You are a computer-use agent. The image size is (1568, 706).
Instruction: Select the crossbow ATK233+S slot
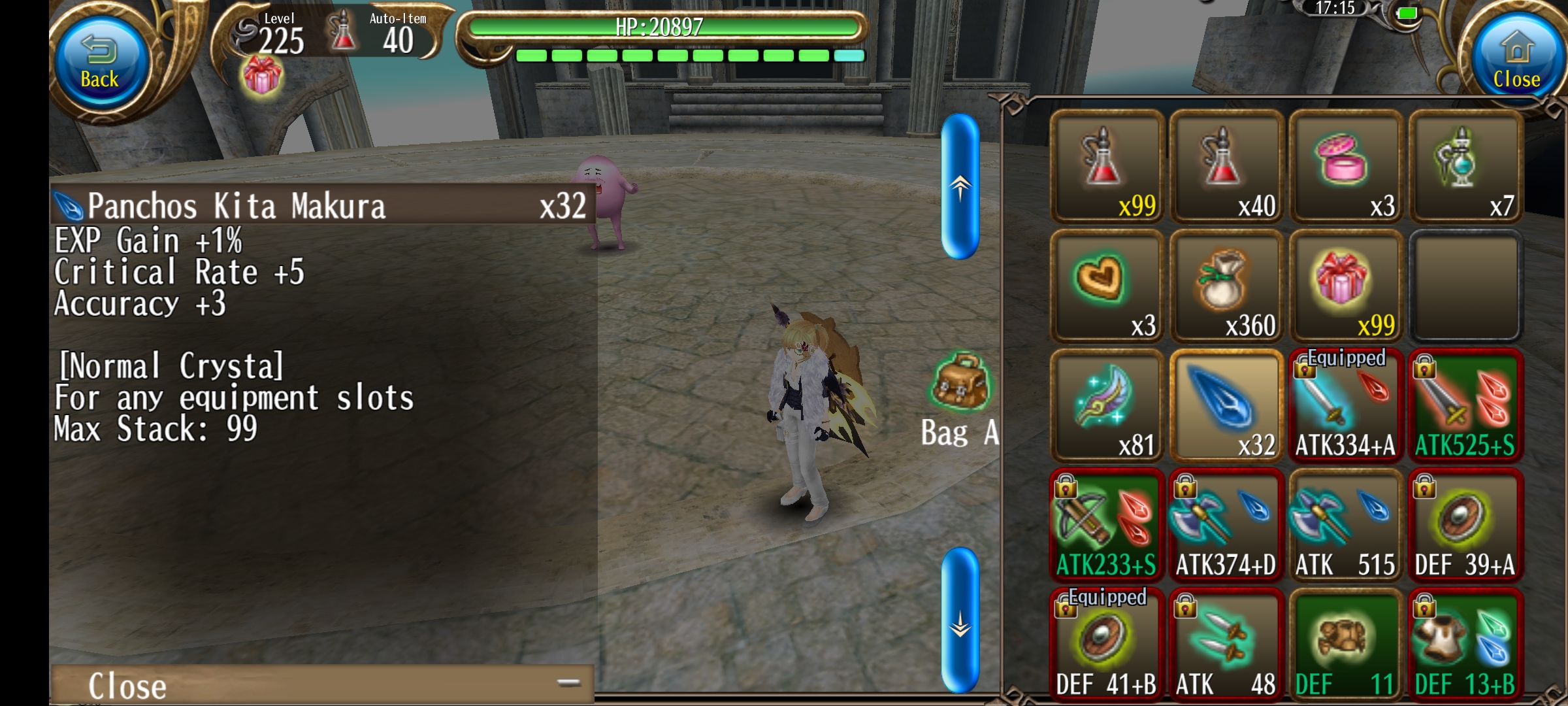[x=1106, y=526]
